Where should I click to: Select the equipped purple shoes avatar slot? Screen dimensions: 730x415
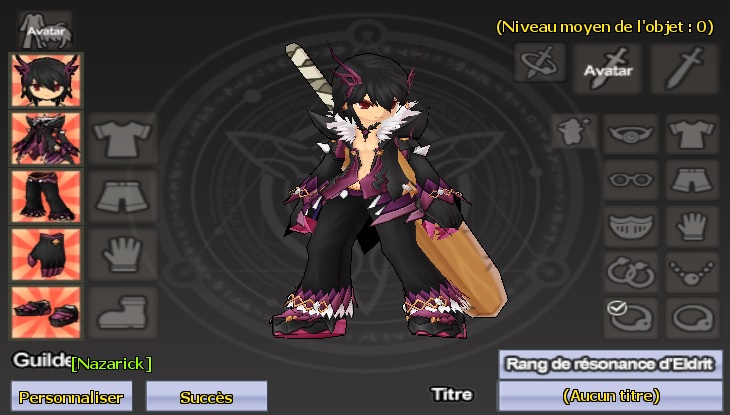pyautogui.click(x=46, y=312)
